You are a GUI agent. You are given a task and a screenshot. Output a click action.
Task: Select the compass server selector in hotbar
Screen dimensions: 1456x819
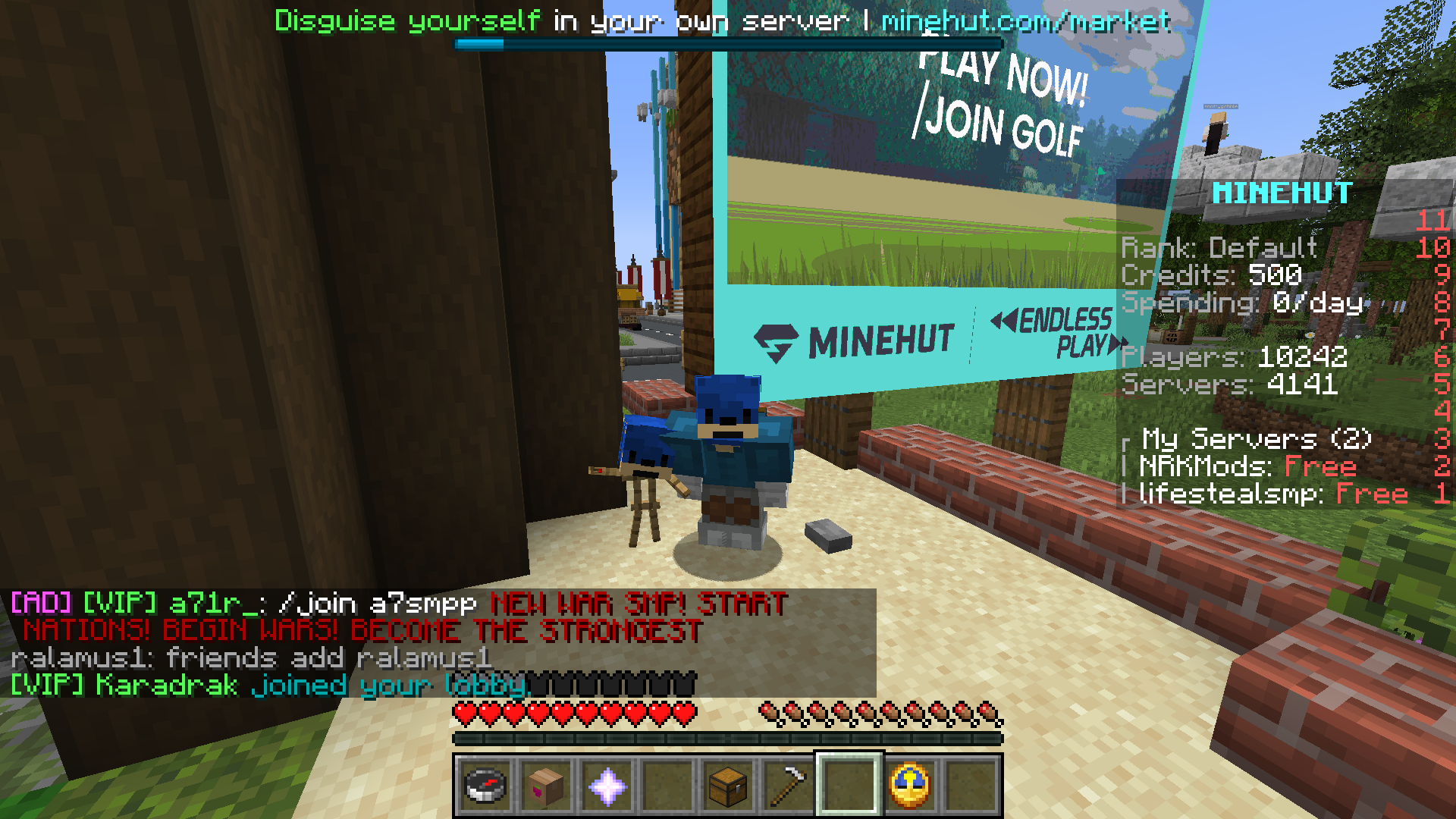[485, 785]
